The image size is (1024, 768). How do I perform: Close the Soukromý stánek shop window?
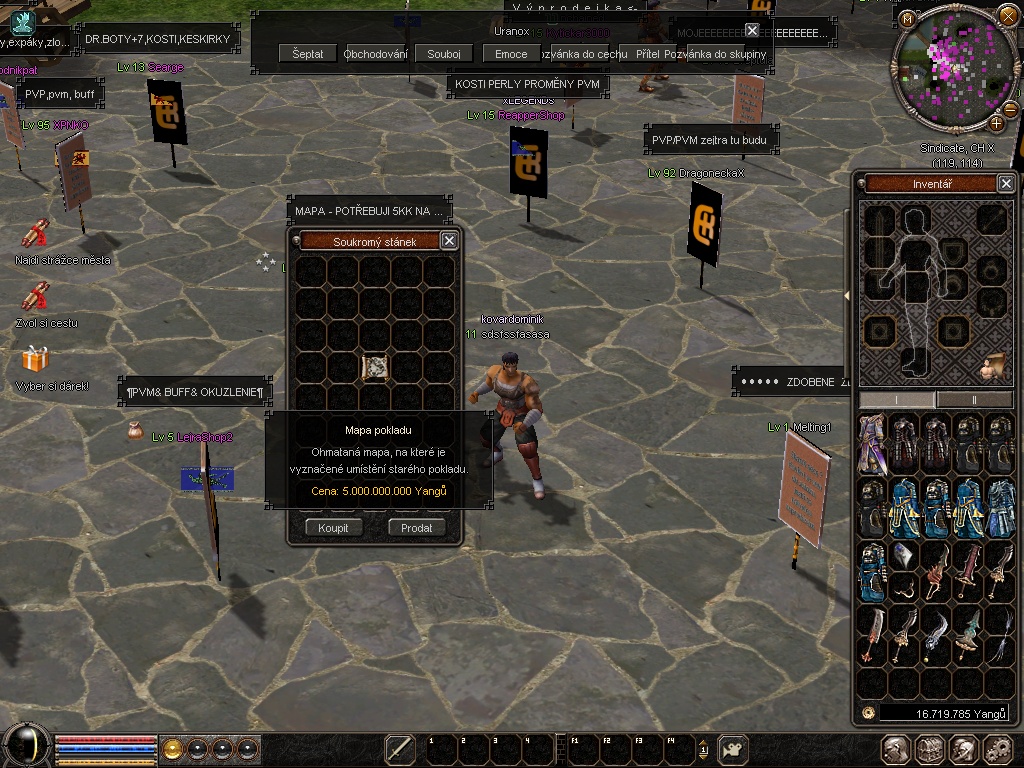[x=449, y=241]
